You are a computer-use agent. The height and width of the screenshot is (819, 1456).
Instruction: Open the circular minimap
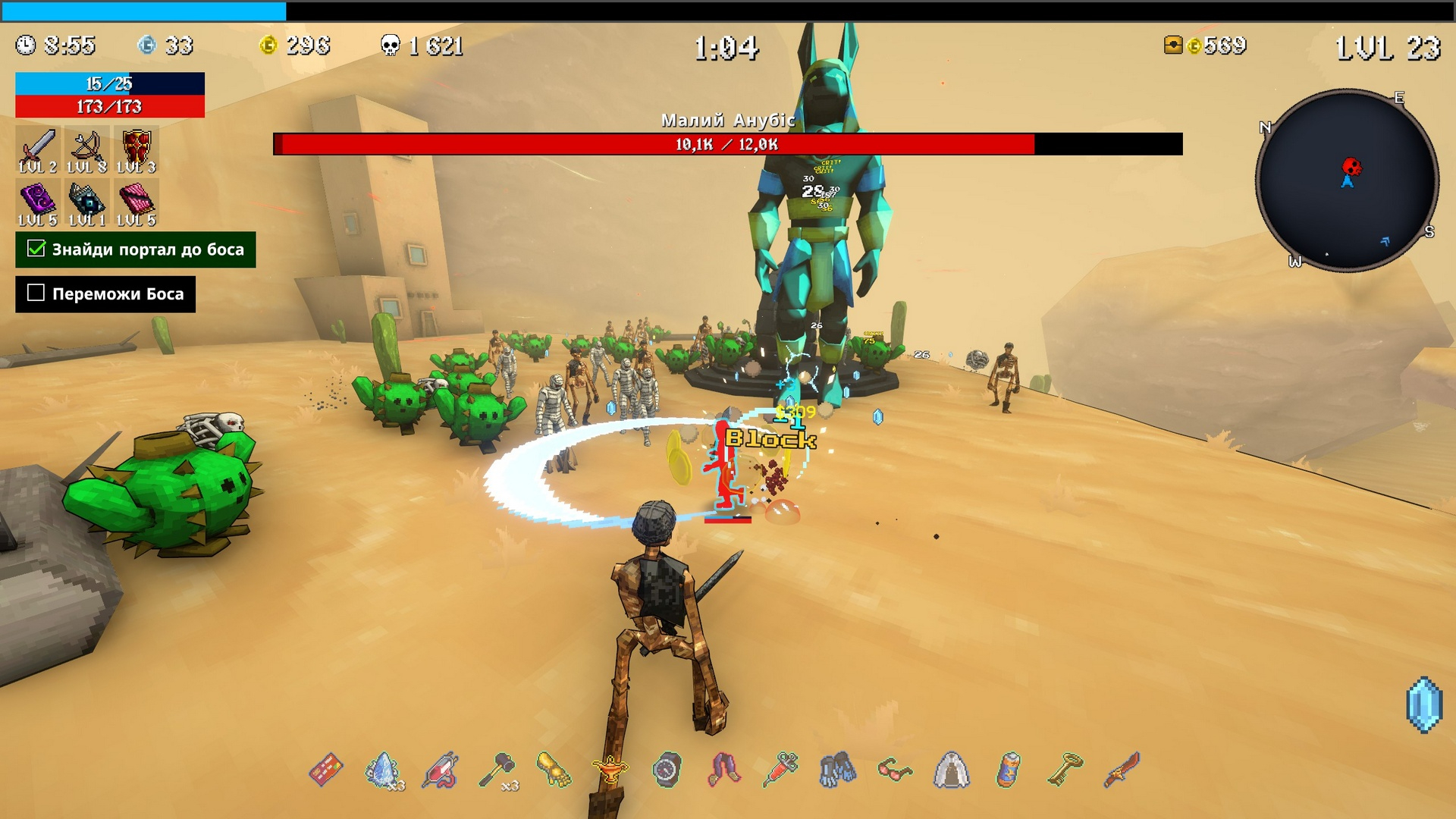point(1347,180)
